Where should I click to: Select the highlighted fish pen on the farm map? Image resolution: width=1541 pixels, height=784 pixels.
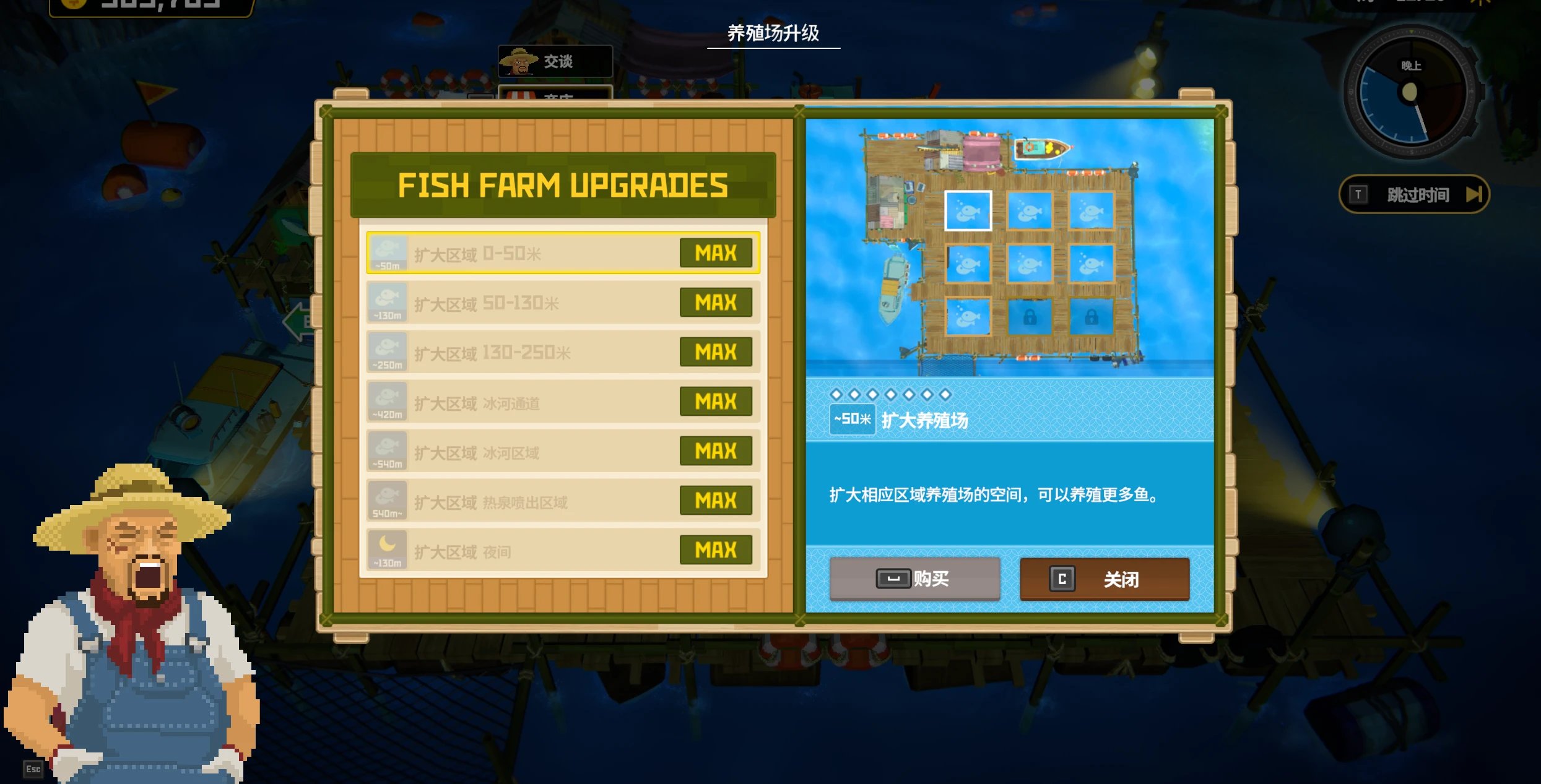[968, 212]
